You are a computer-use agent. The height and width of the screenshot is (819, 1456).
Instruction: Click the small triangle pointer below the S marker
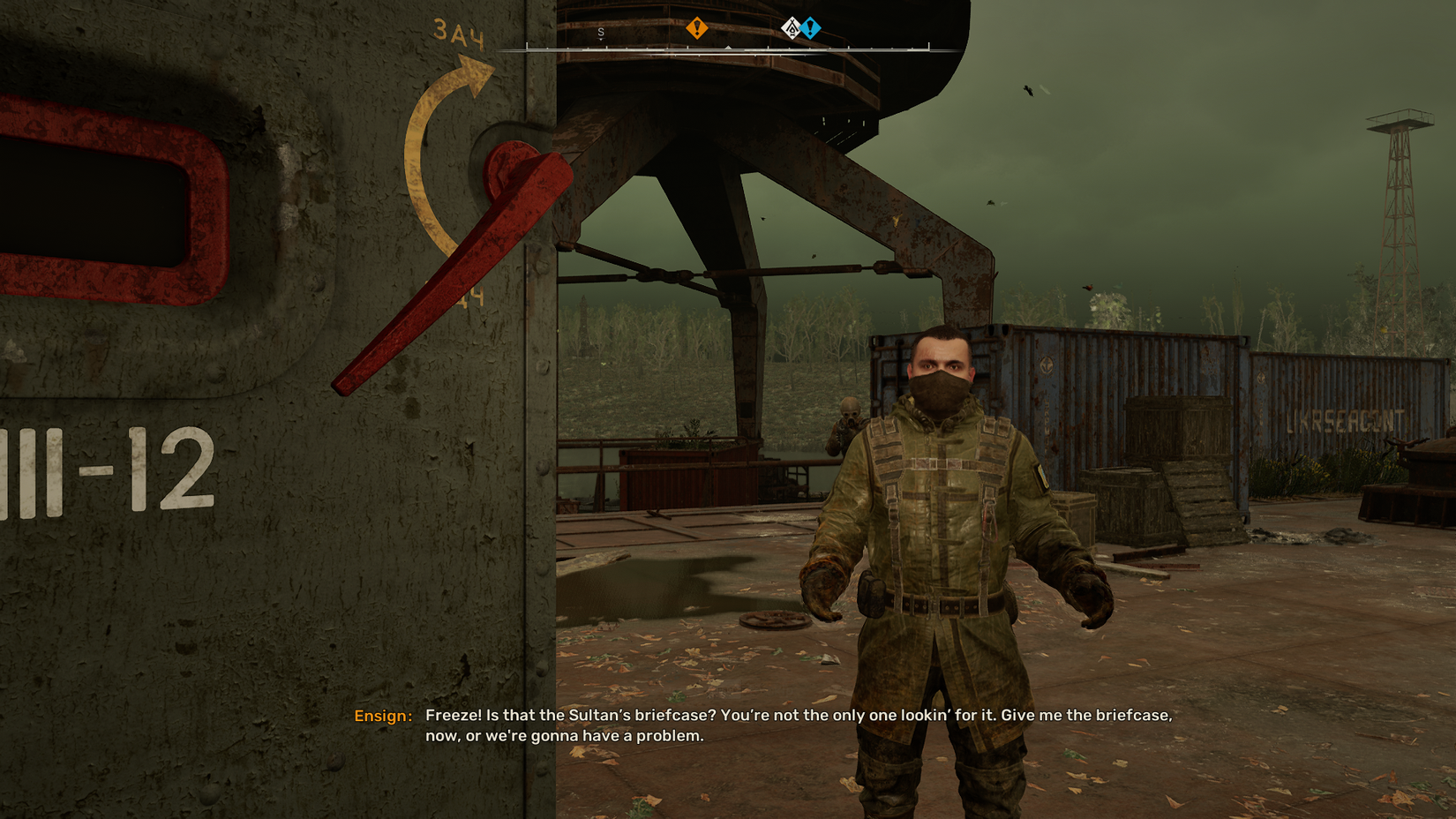pyautogui.click(x=601, y=41)
